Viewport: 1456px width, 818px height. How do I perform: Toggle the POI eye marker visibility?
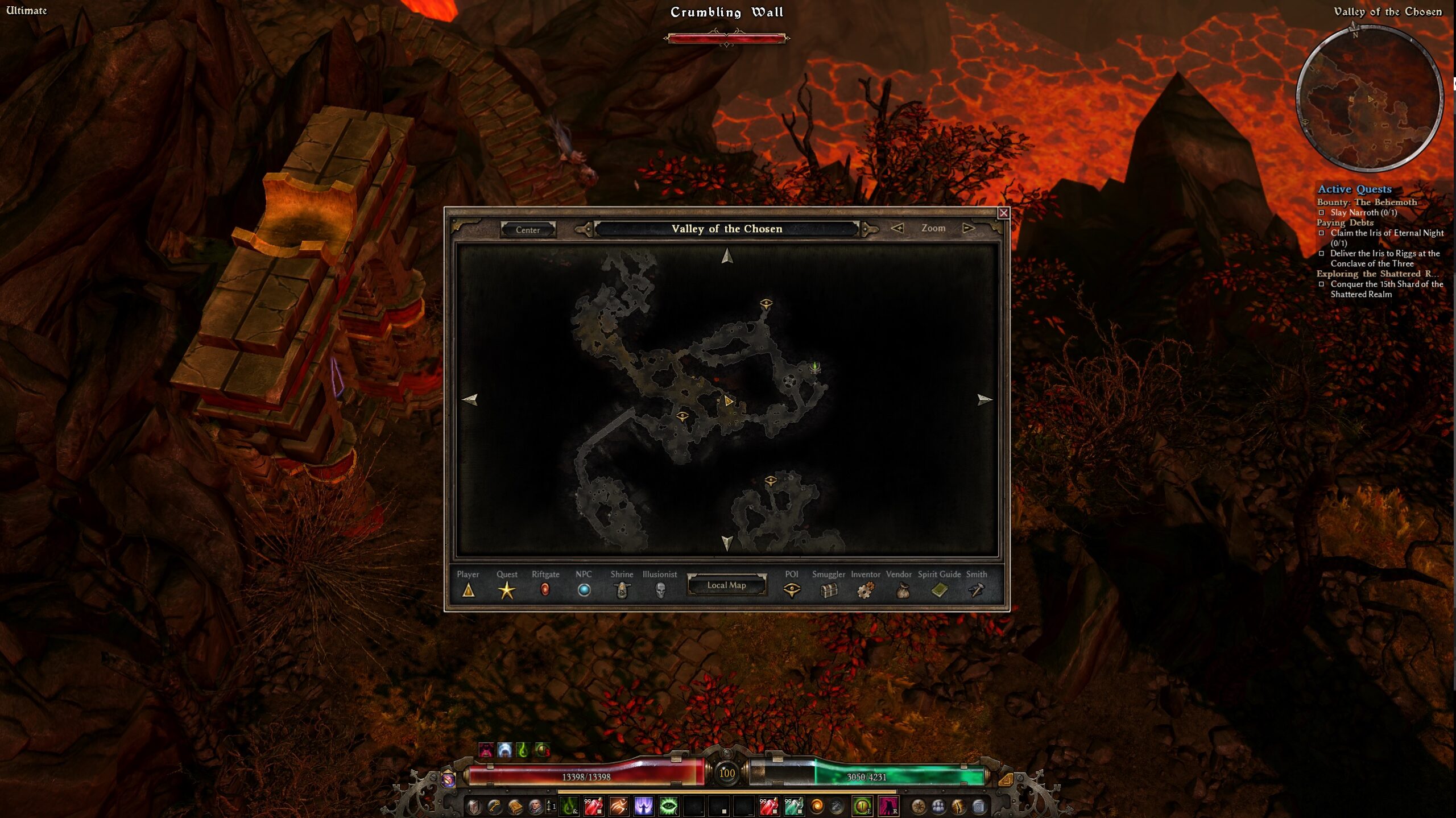point(792,590)
